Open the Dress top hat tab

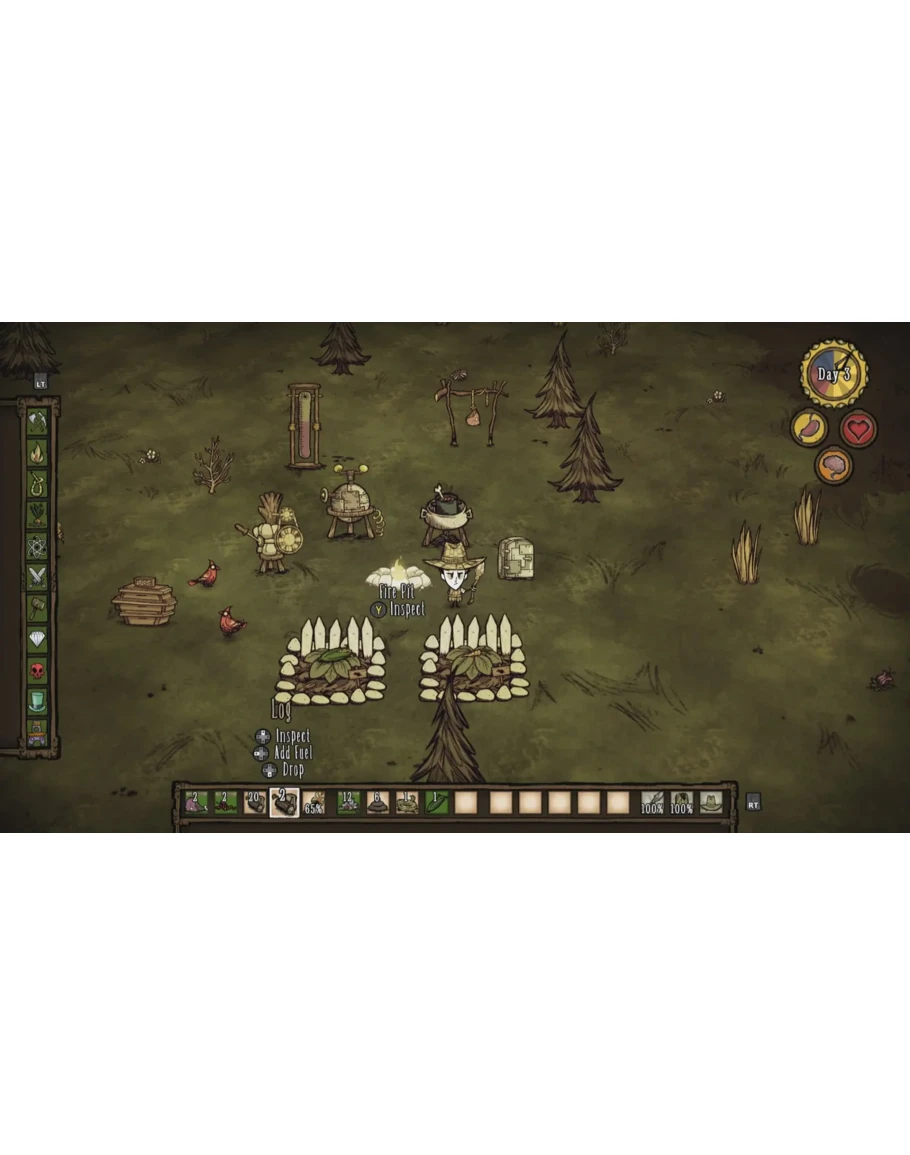coord(38,700)
